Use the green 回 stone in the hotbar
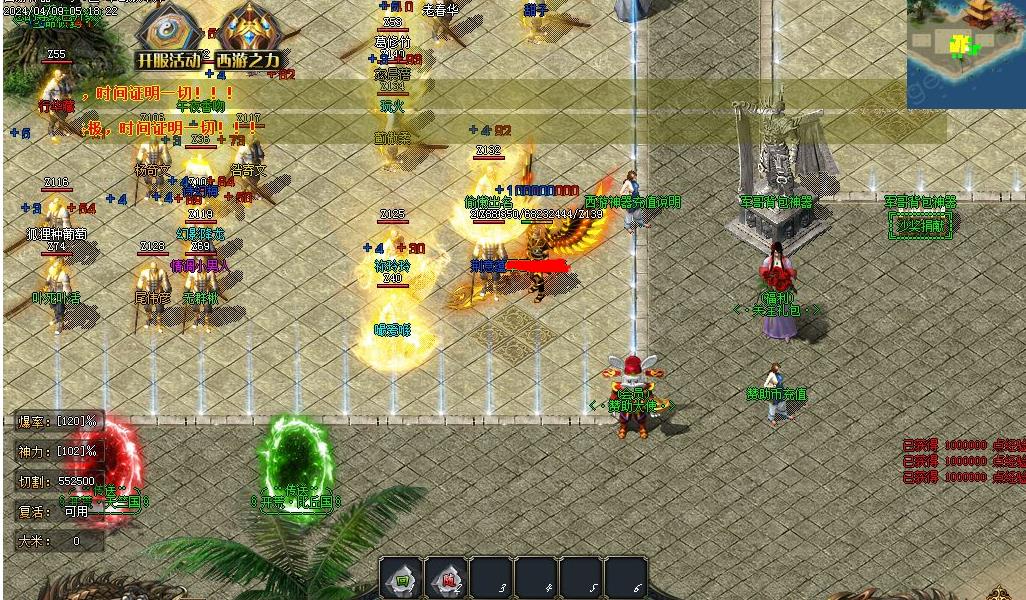This screenshot has width=1026, height=600. [401, 579]
